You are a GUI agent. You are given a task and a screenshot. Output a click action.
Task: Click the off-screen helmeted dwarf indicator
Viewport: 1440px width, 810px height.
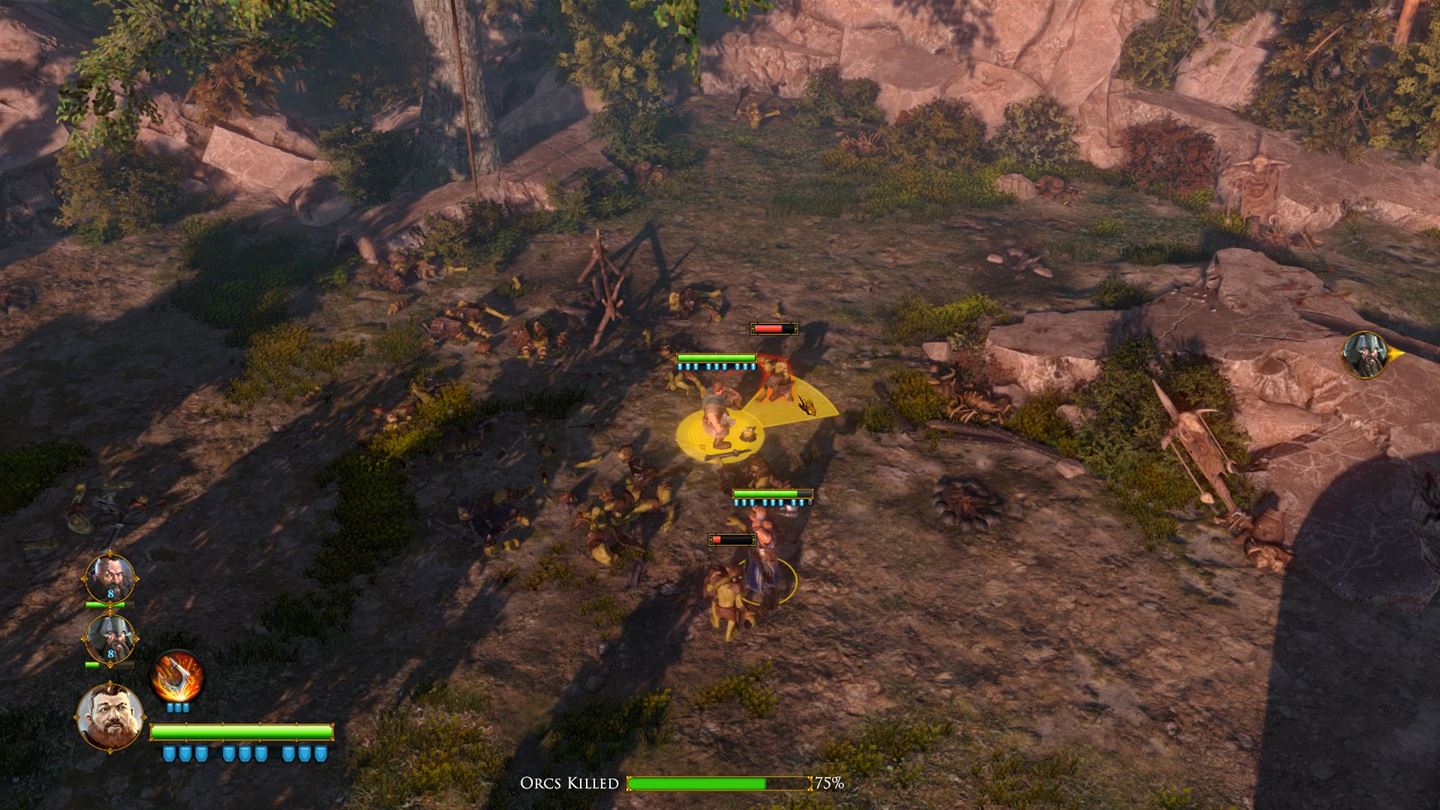click(1365, 354)
